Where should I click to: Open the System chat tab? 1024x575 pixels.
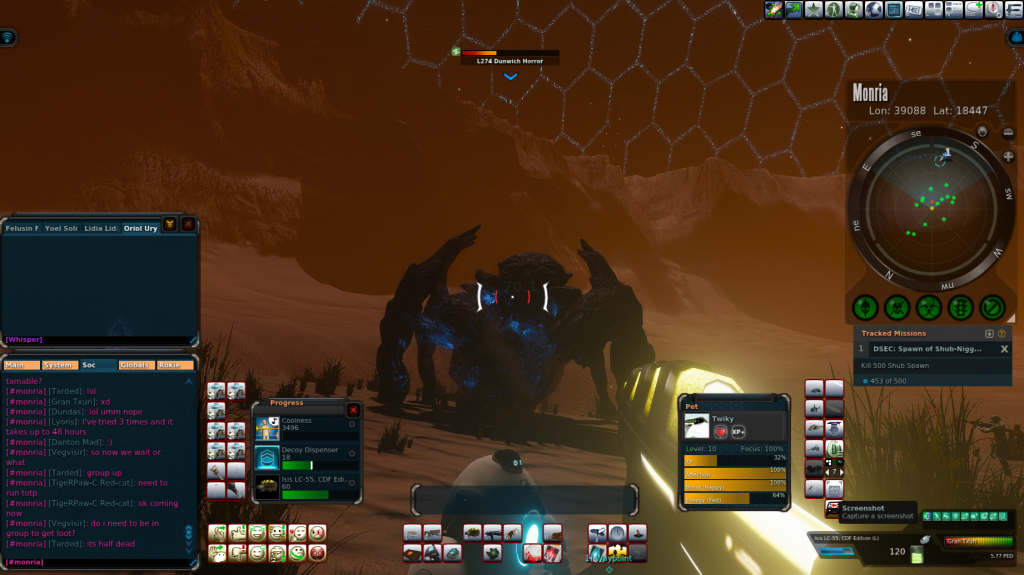[59, 365]
